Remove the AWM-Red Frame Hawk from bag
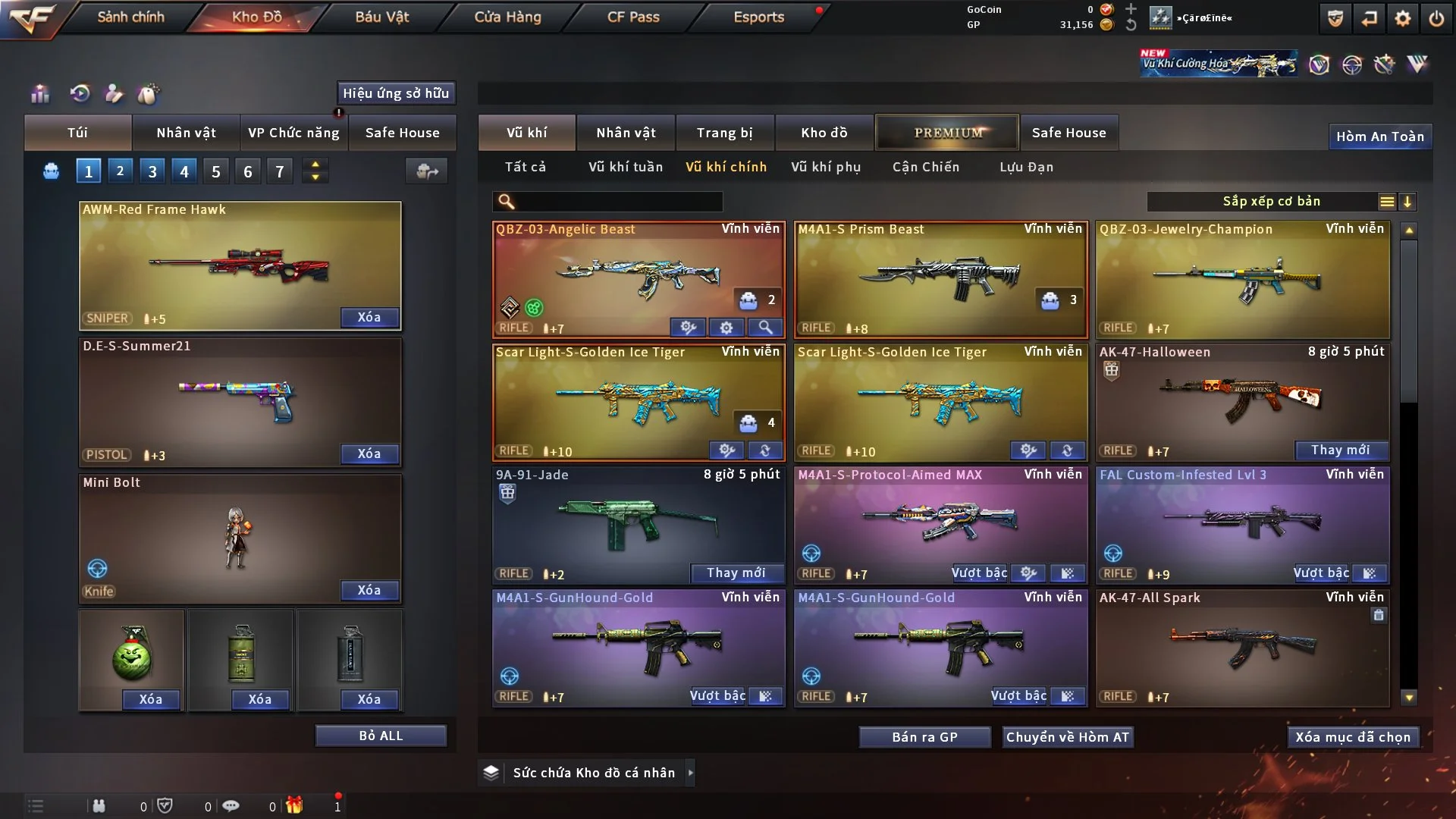The image size is (1456, 819). pyautogui.click(x=369, y=317)
